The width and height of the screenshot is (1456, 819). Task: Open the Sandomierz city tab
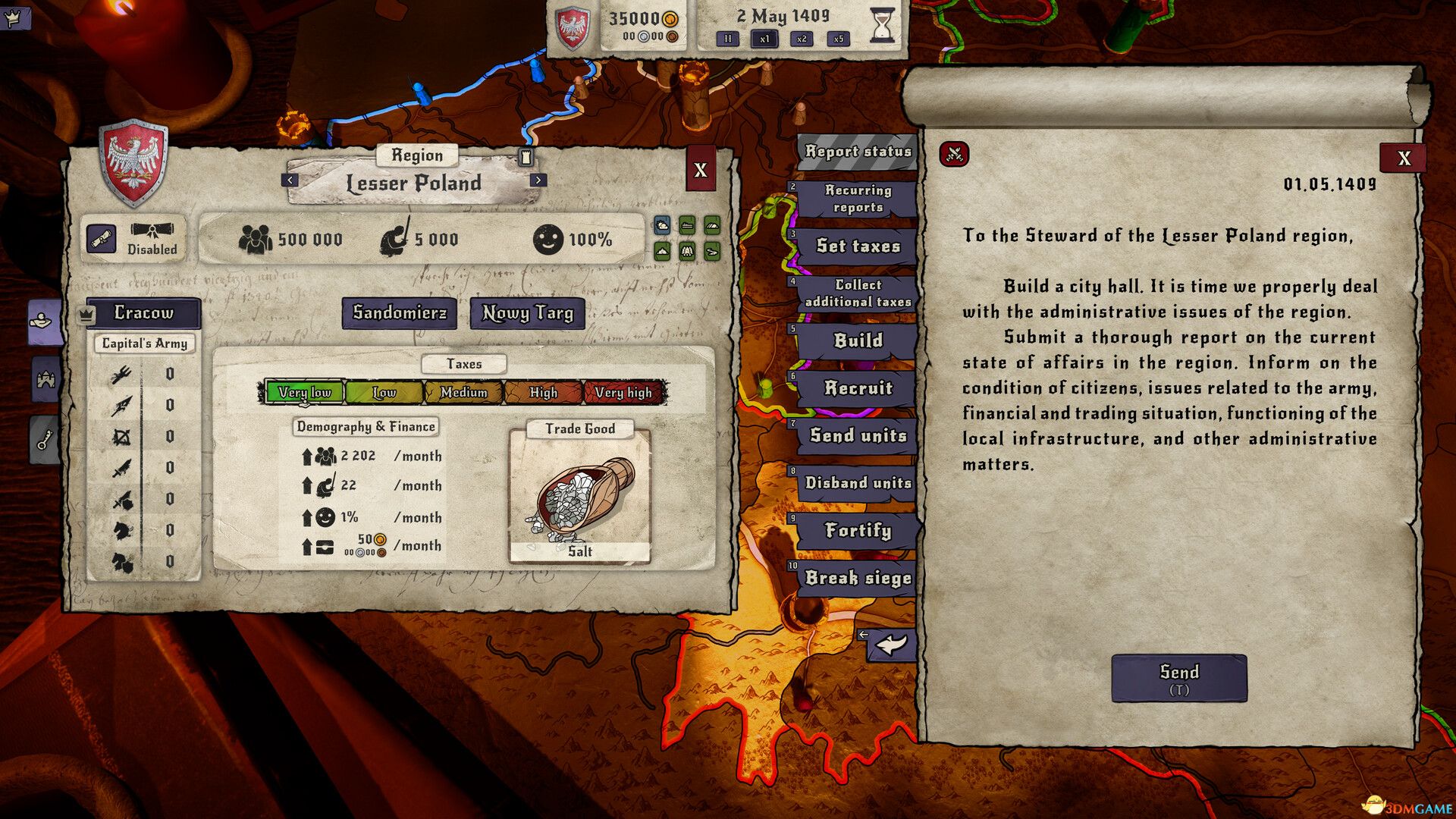400,312
